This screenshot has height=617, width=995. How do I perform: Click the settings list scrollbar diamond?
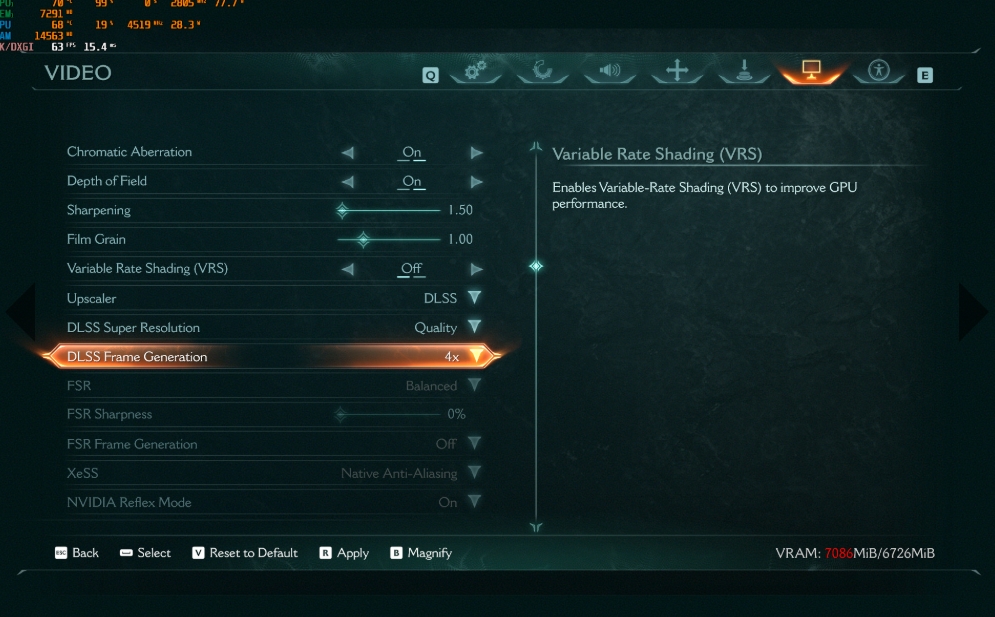(x=536, y=266)
